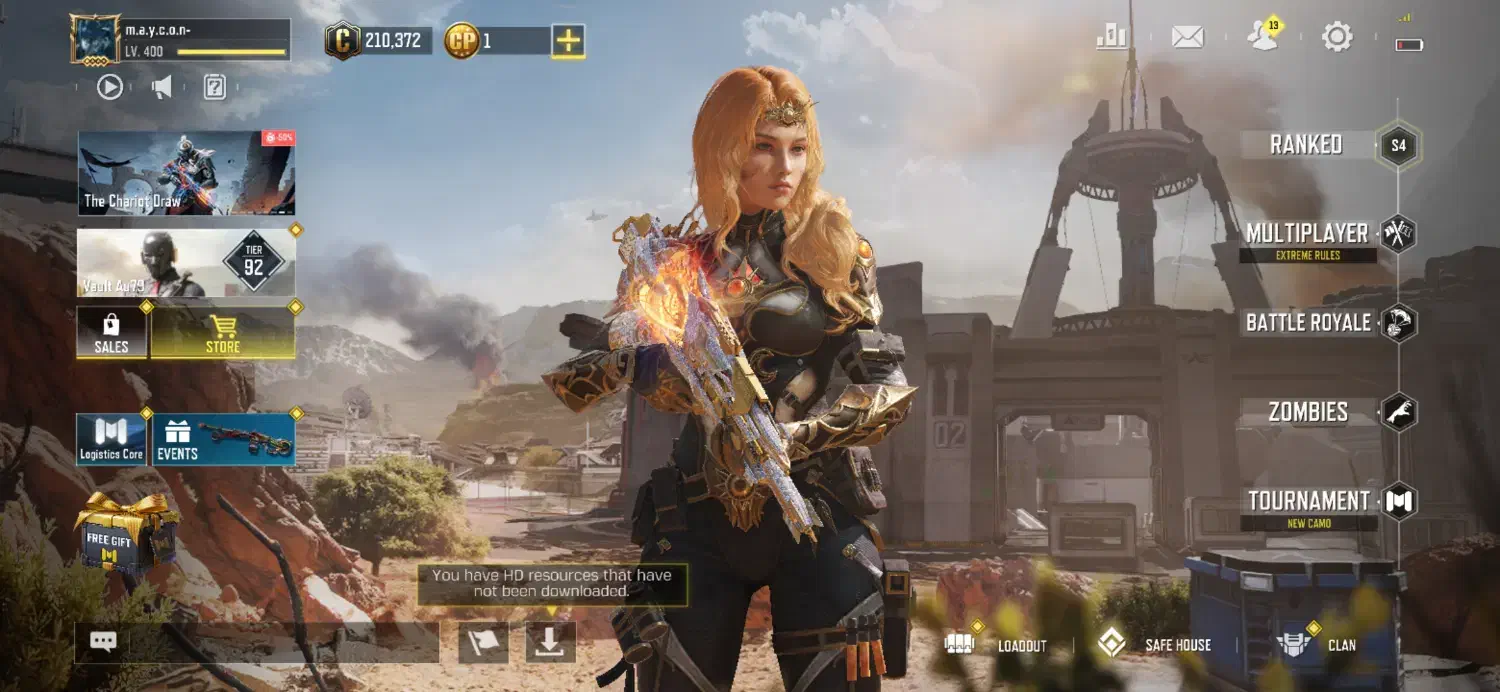
Task: Go to the Store
Action: (x=223, y=332)
